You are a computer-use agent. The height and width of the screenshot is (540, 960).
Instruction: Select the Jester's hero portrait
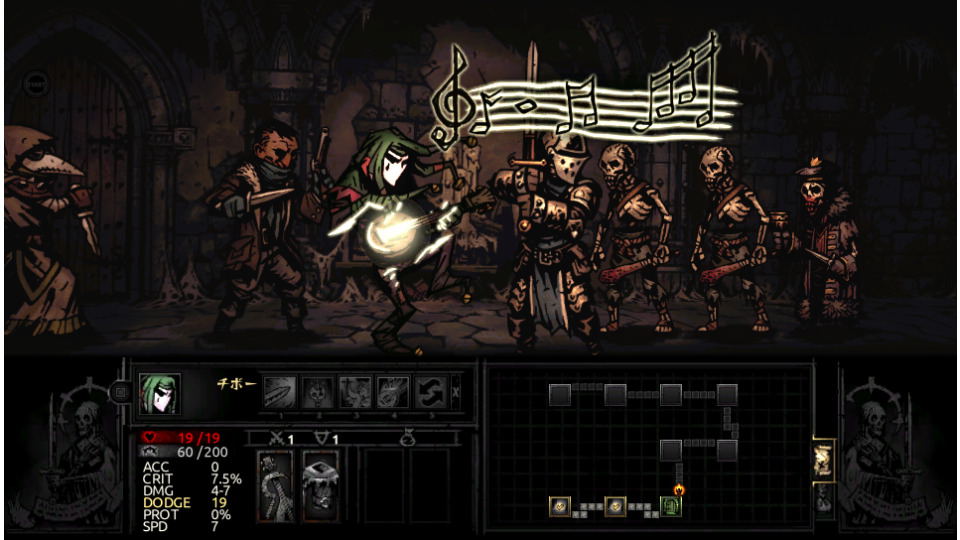159,393
